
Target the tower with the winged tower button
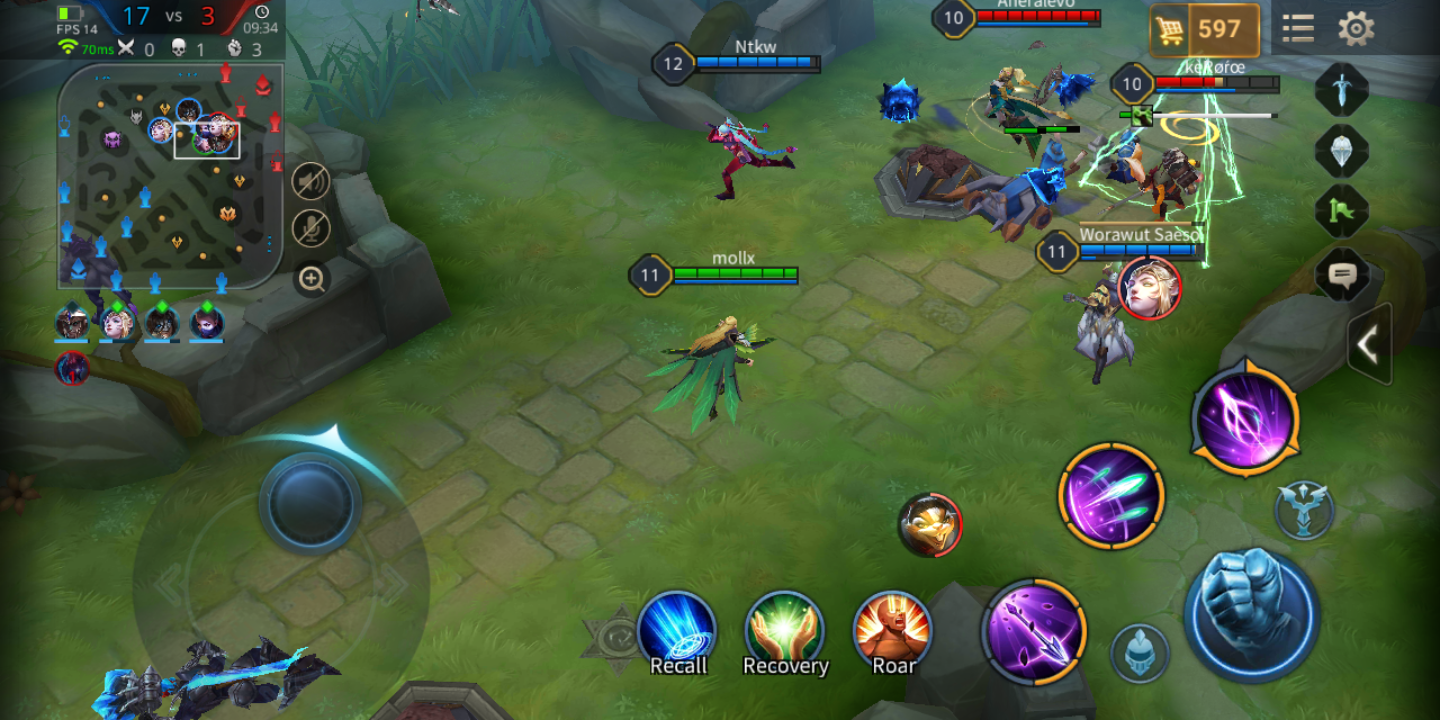coord(1304,510)
